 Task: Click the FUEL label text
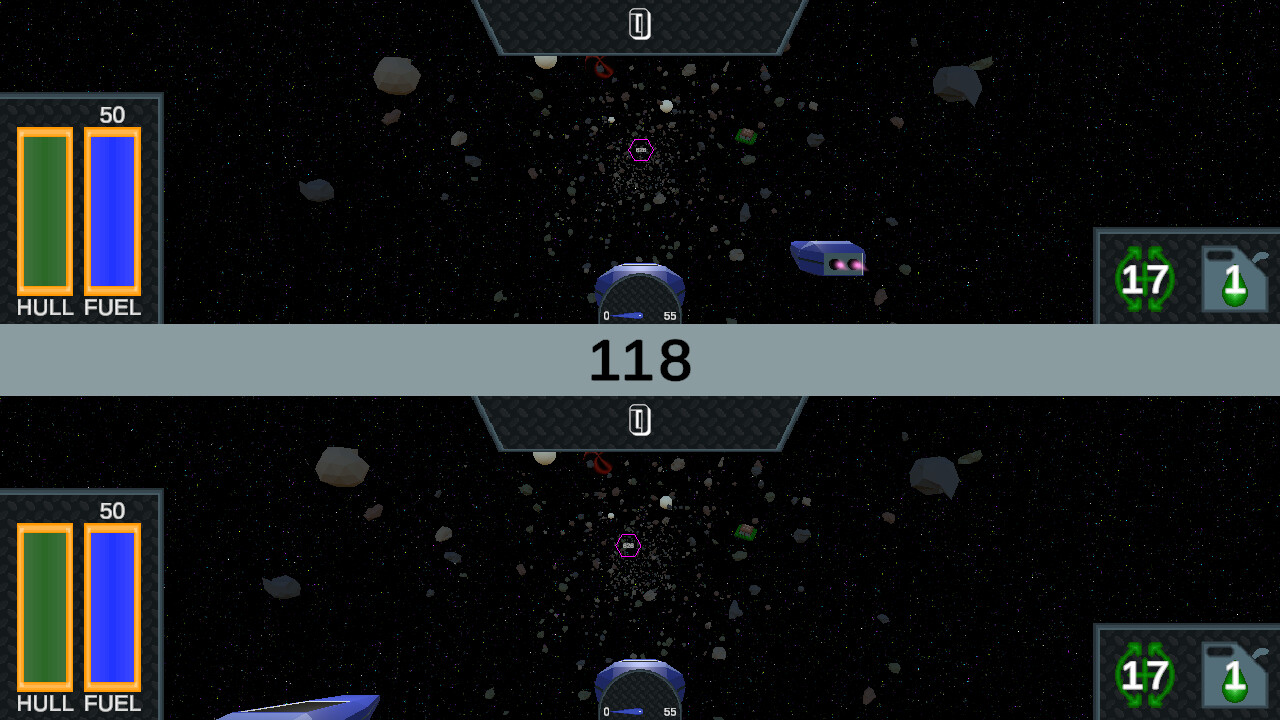point(112,308)
